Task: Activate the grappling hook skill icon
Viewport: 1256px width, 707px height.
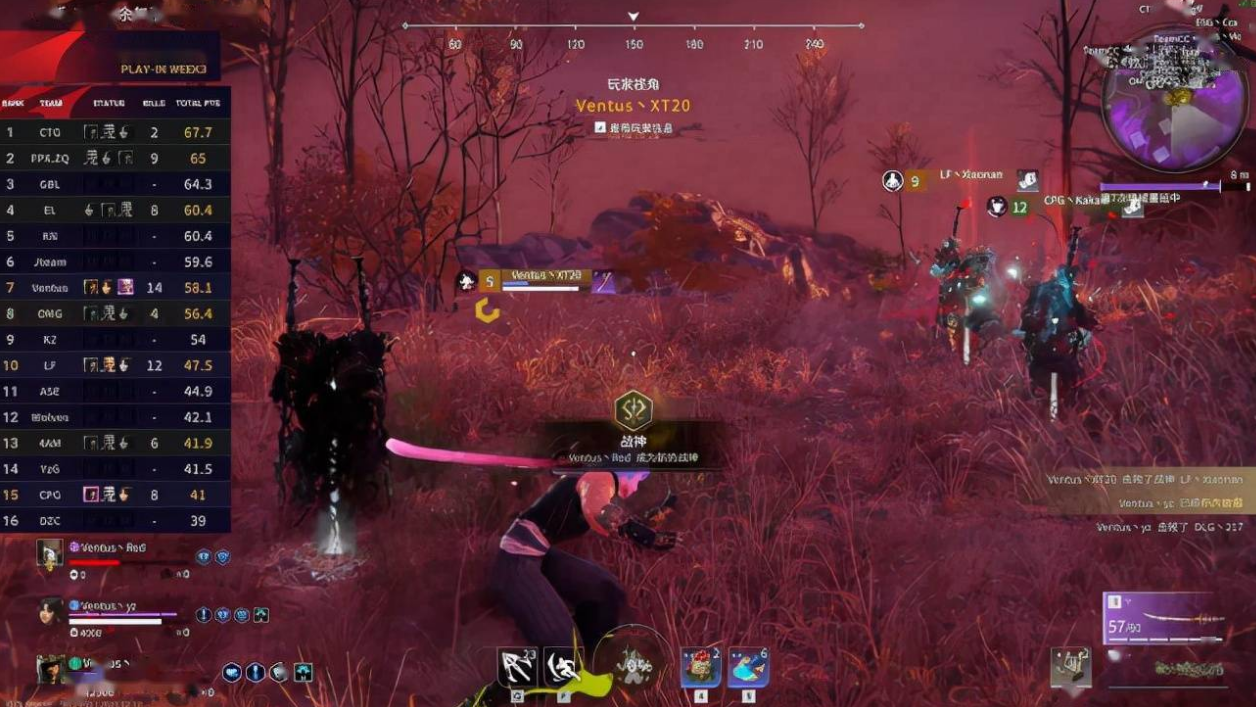Action: pyautogui.click(x=517, y=666)
